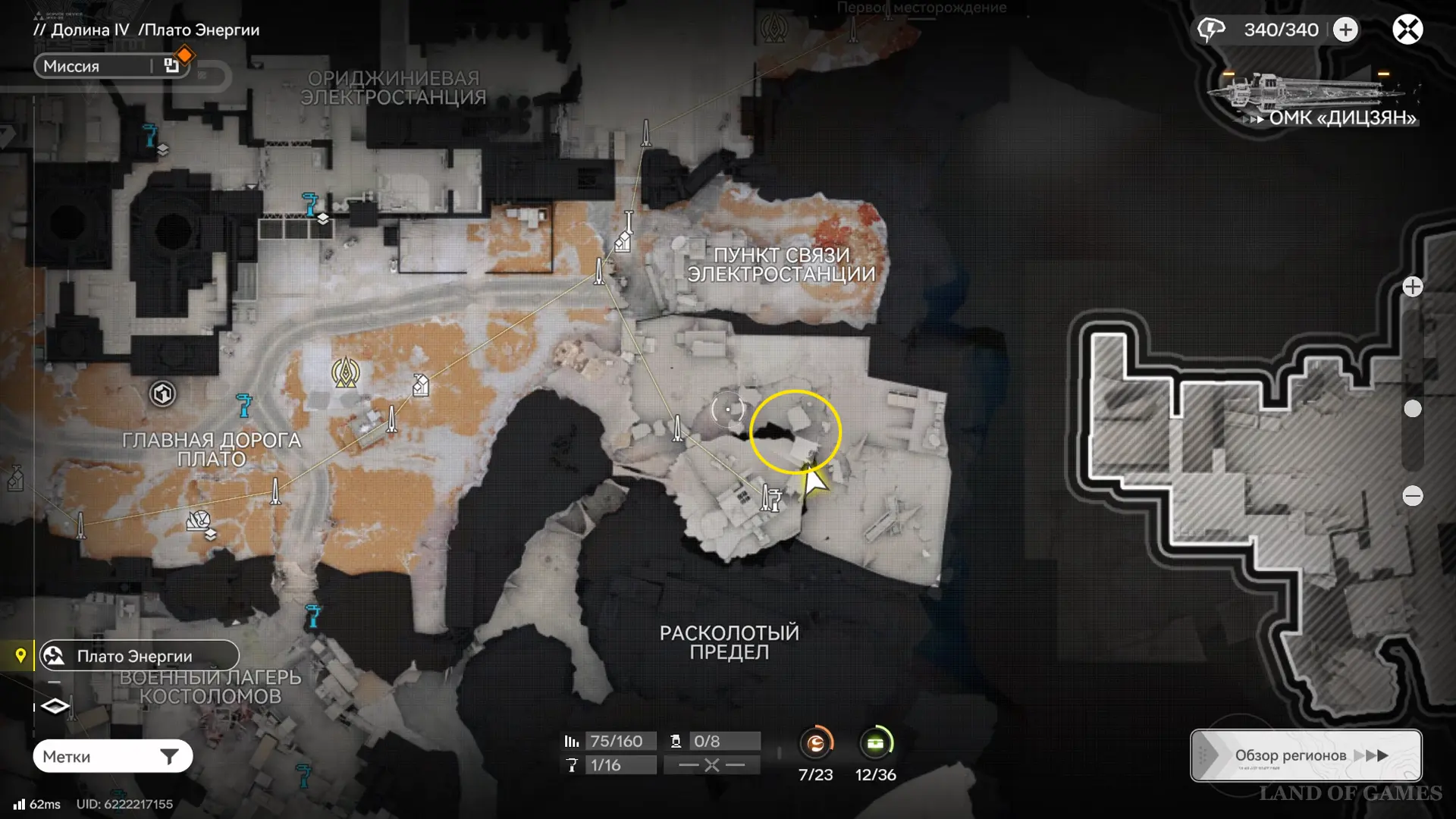The width and height of the screenshot is (1456, 819).
Task: Select the Плато Энергии region button
Action: (140, 656)
